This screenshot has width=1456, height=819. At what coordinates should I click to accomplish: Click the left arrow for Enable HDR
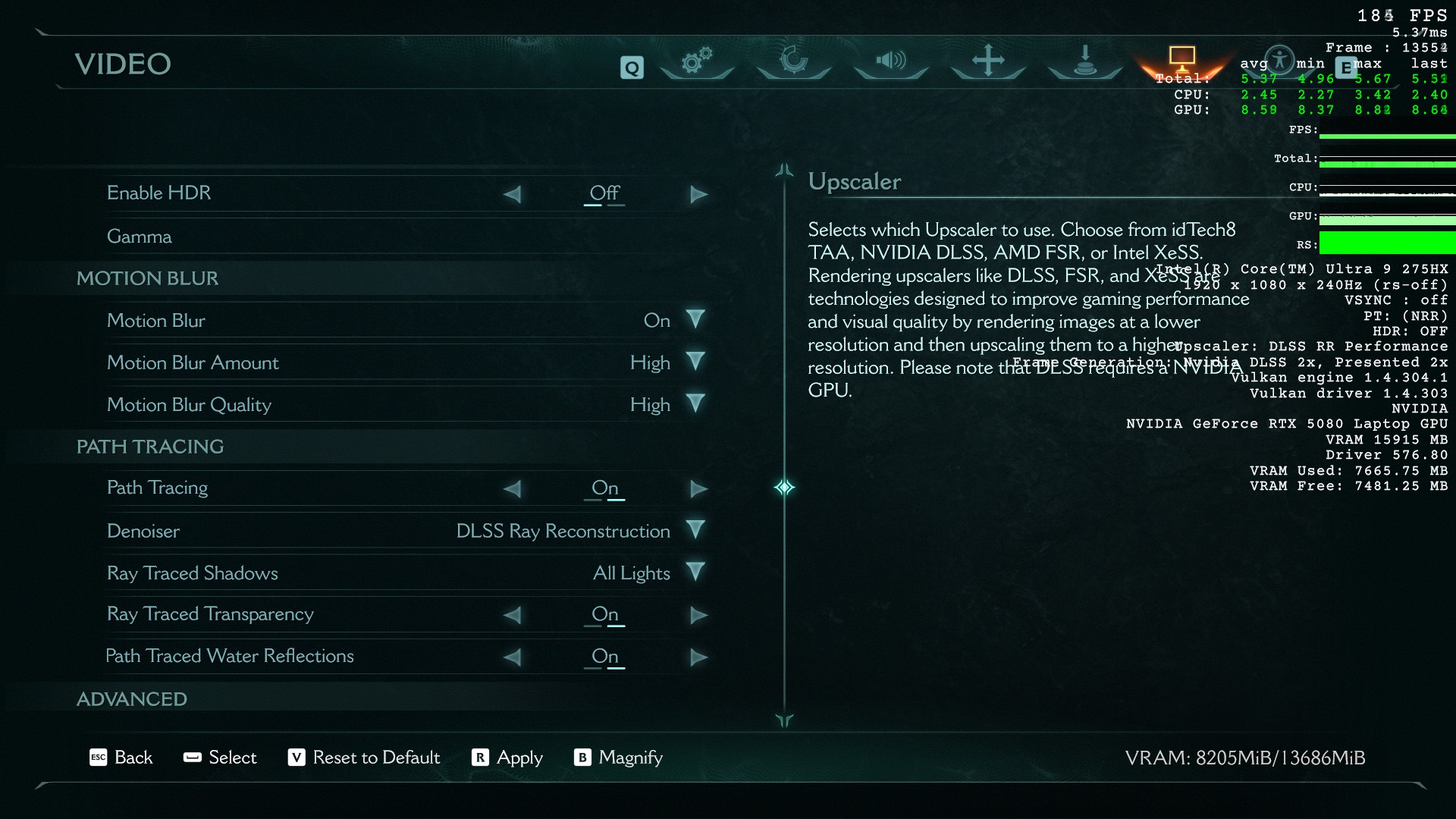coord(513,195)
